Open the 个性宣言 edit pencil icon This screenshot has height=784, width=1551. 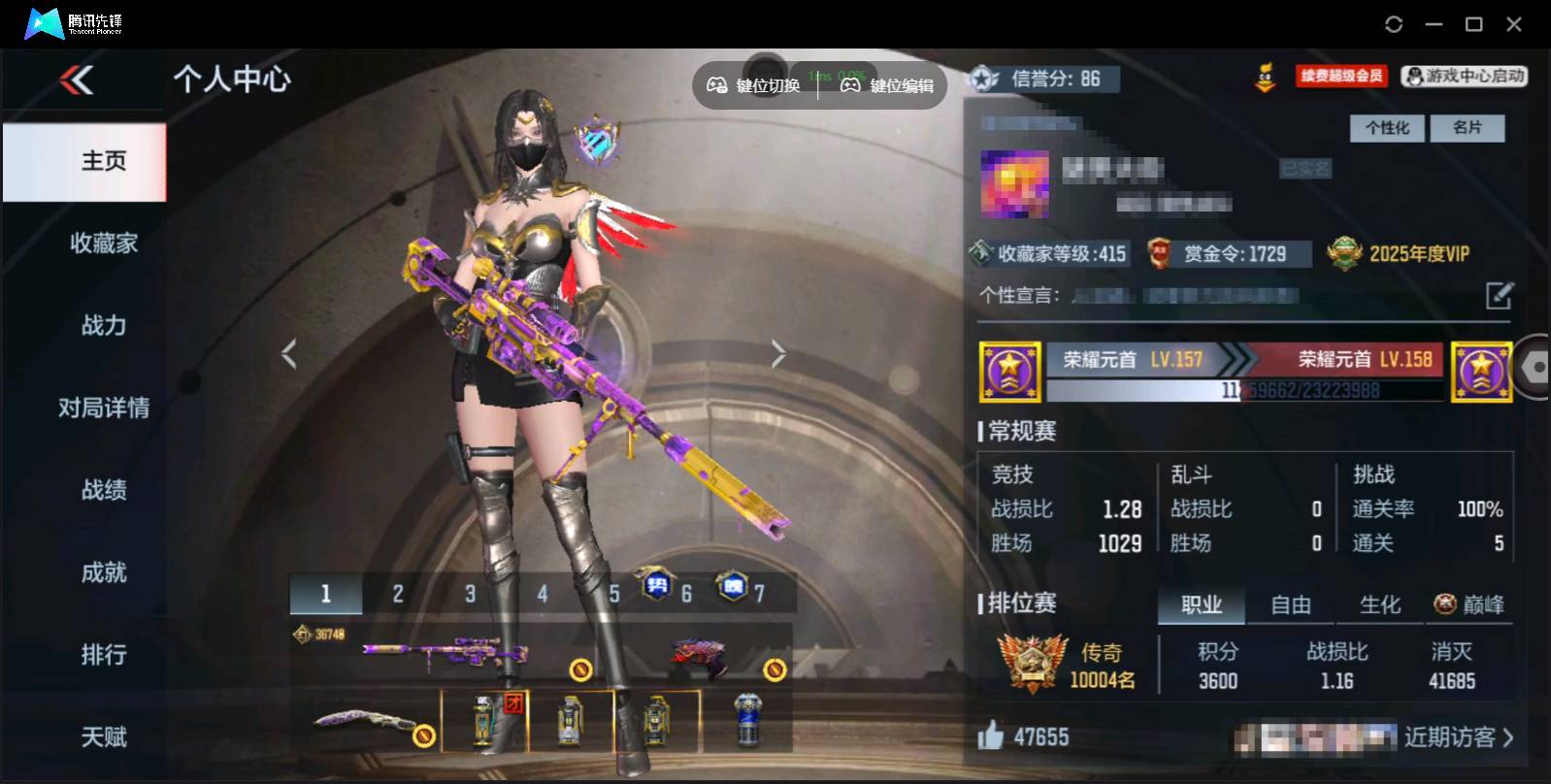click(x=1501, y=295)
